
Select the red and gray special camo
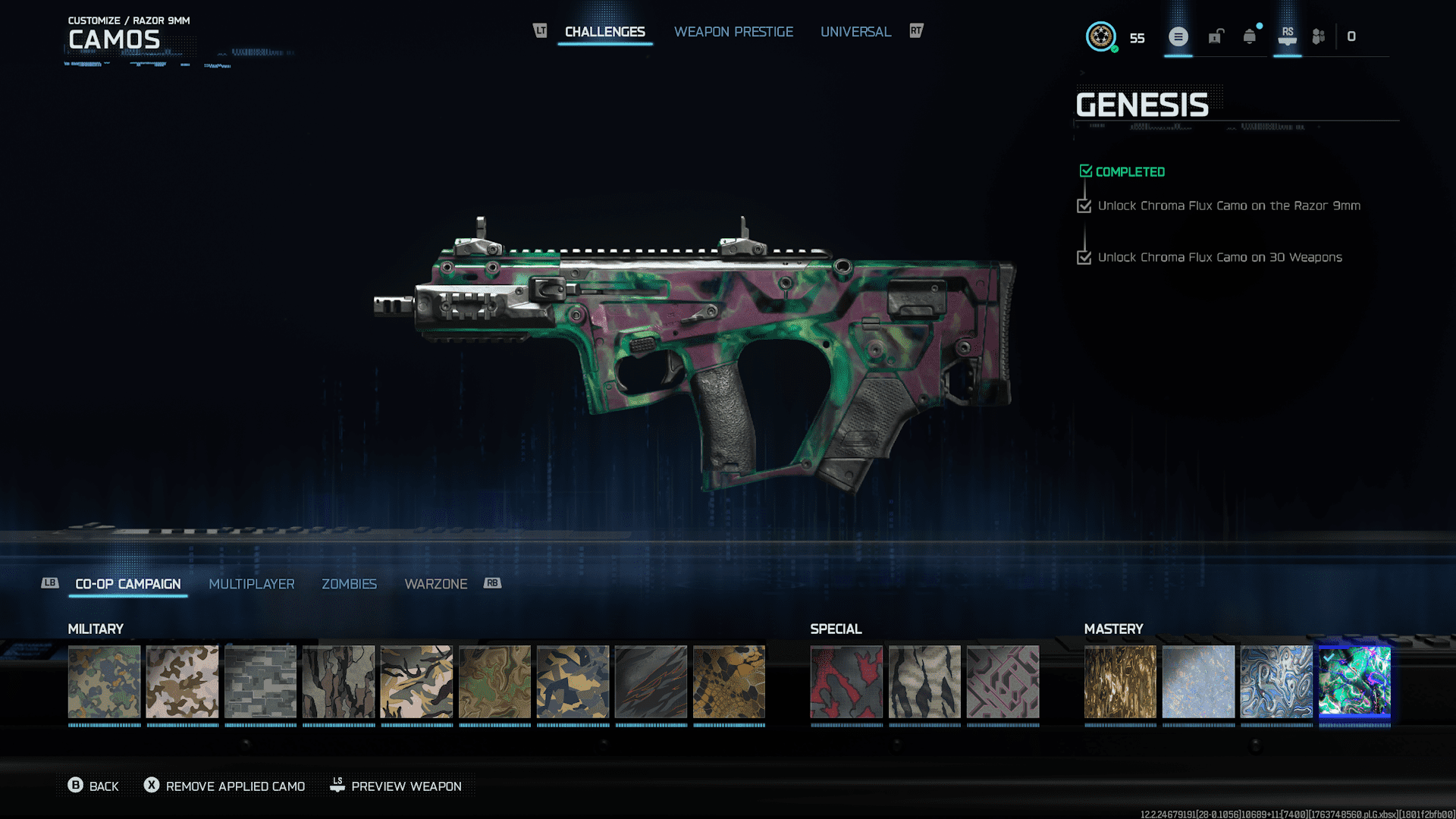(x=846, y=682)
